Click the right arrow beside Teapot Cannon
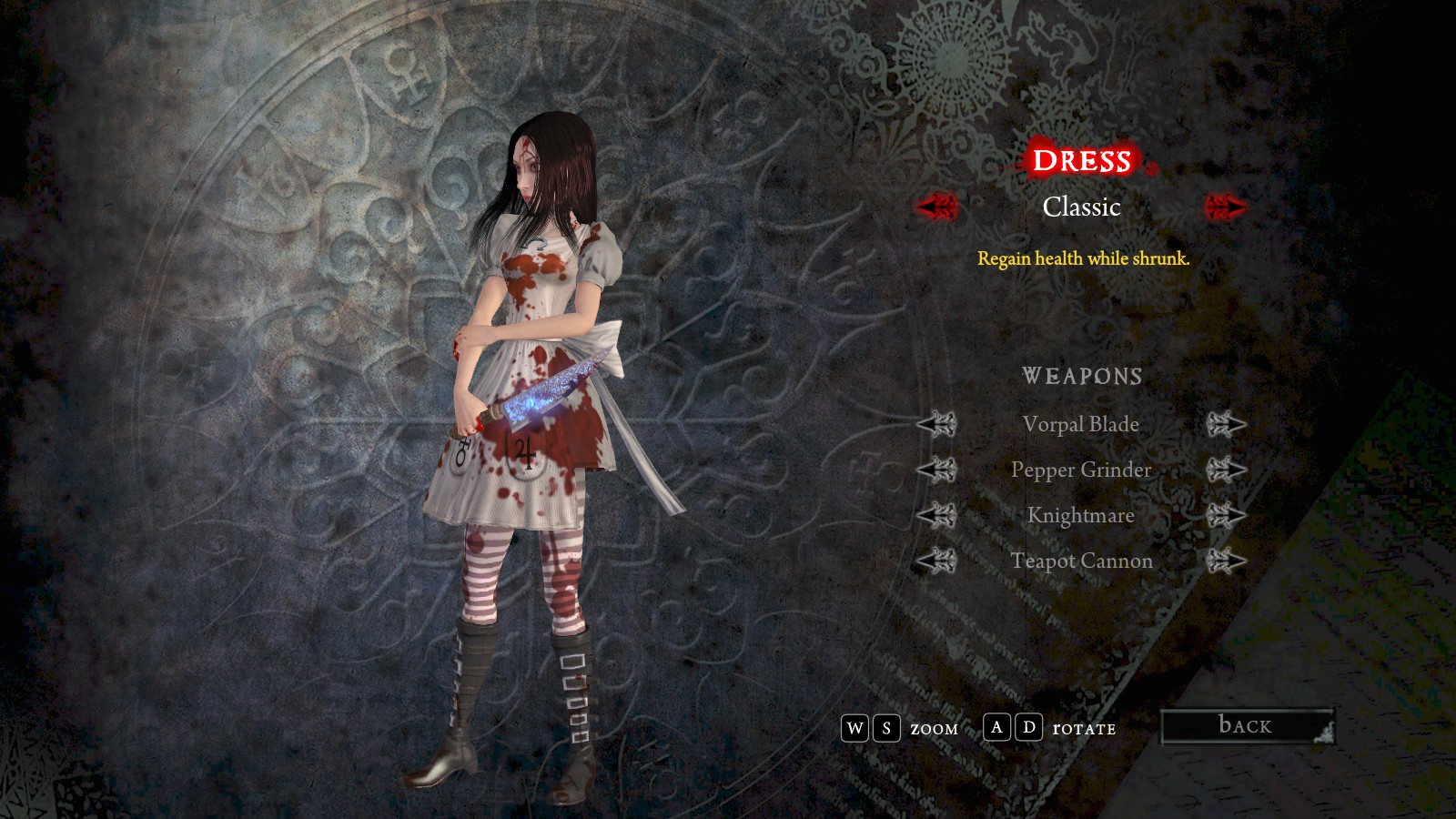 coord(1225,561)
